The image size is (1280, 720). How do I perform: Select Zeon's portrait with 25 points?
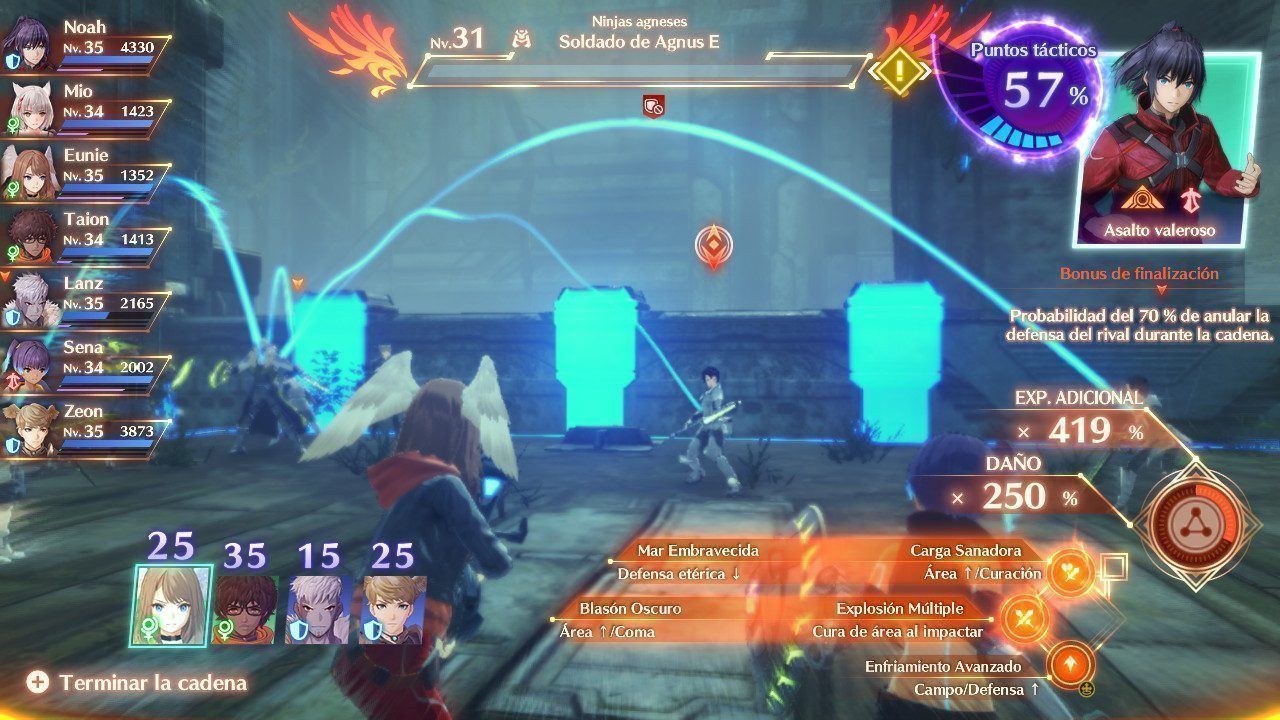393,608
